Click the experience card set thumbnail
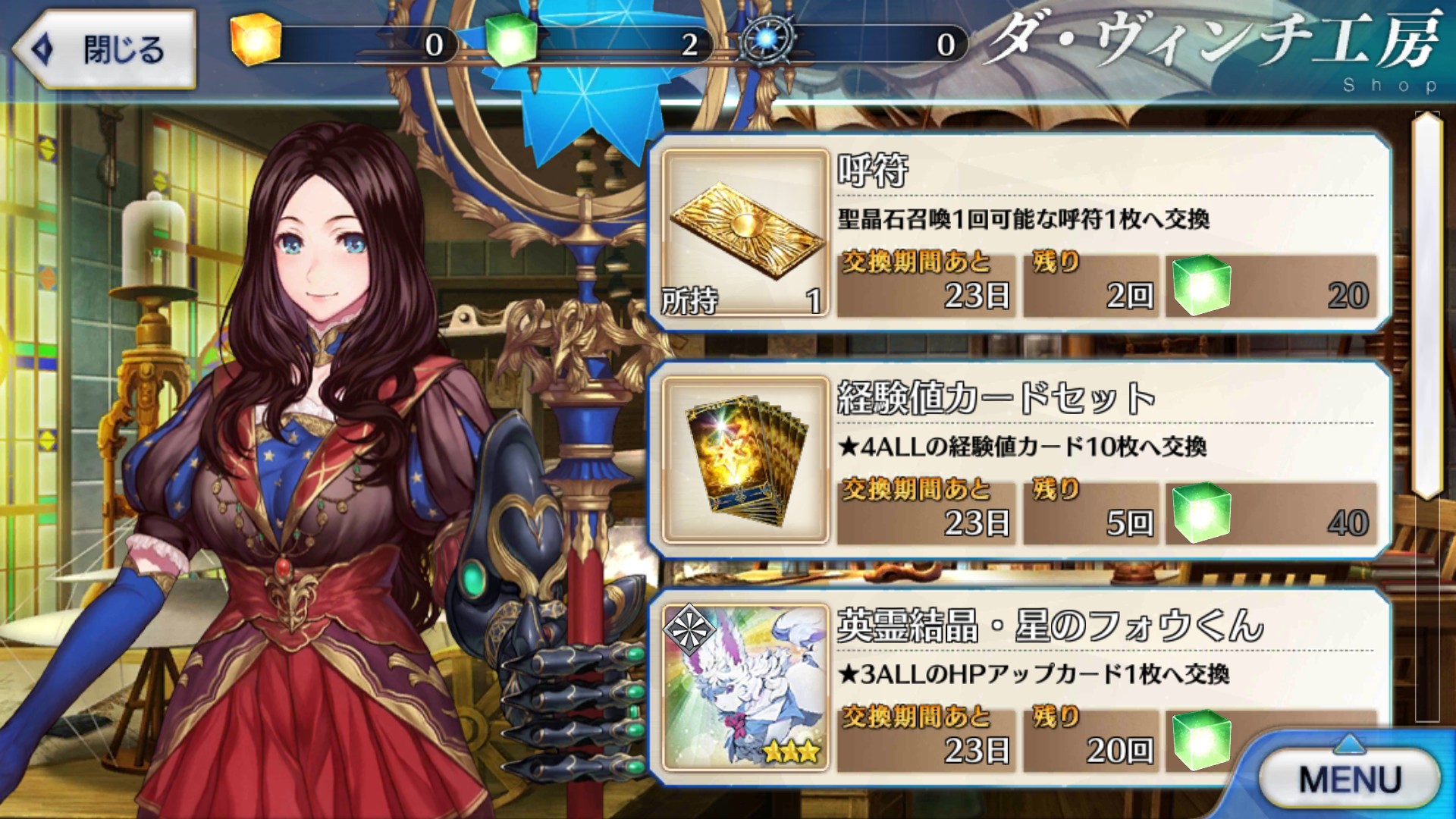This screenshot has height=819, width=1456. coord(745,460)
